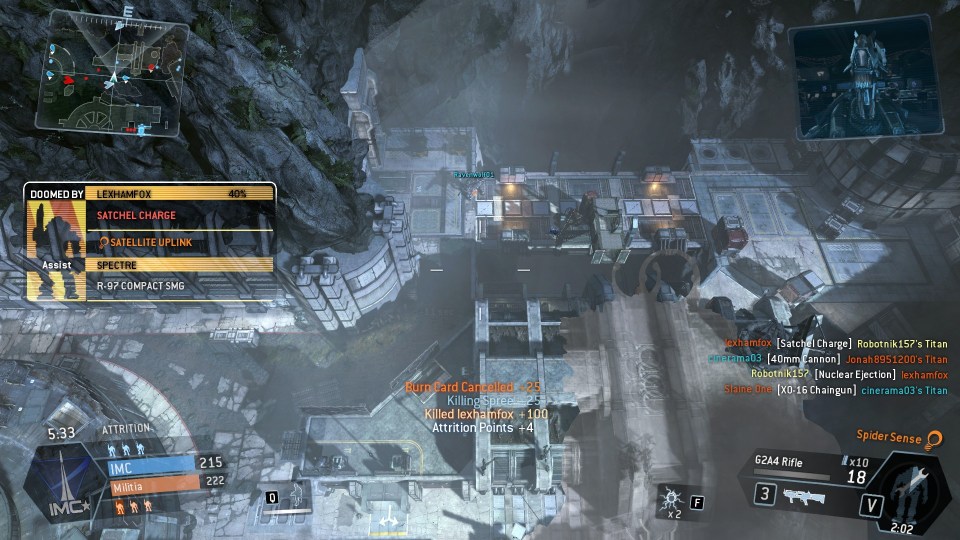Screen dimensions: 960x540
Task: Select the secondary weapon slot numbered 3
Action: 764,495
